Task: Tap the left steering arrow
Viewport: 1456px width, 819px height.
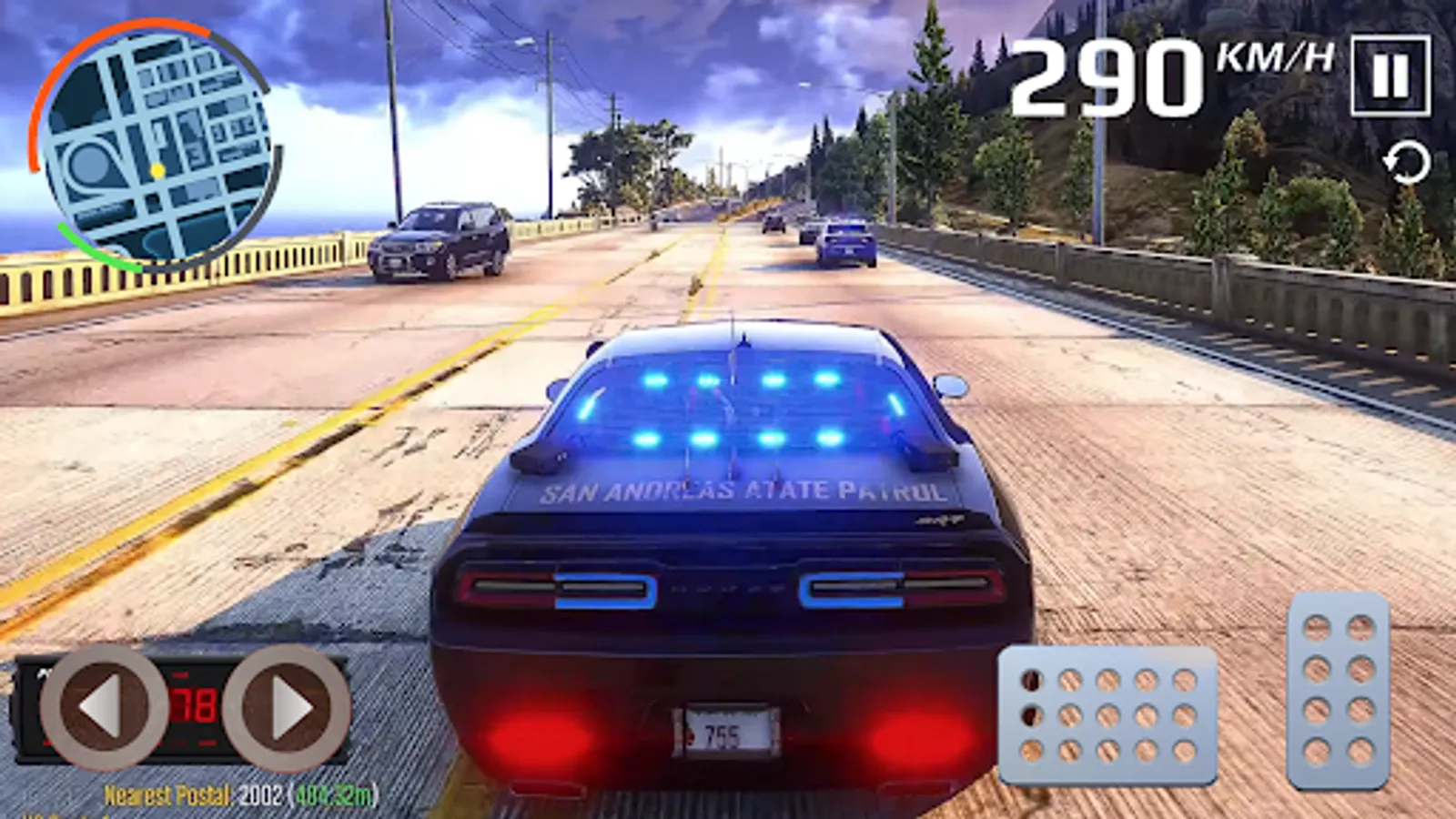Action: point(103,710)
